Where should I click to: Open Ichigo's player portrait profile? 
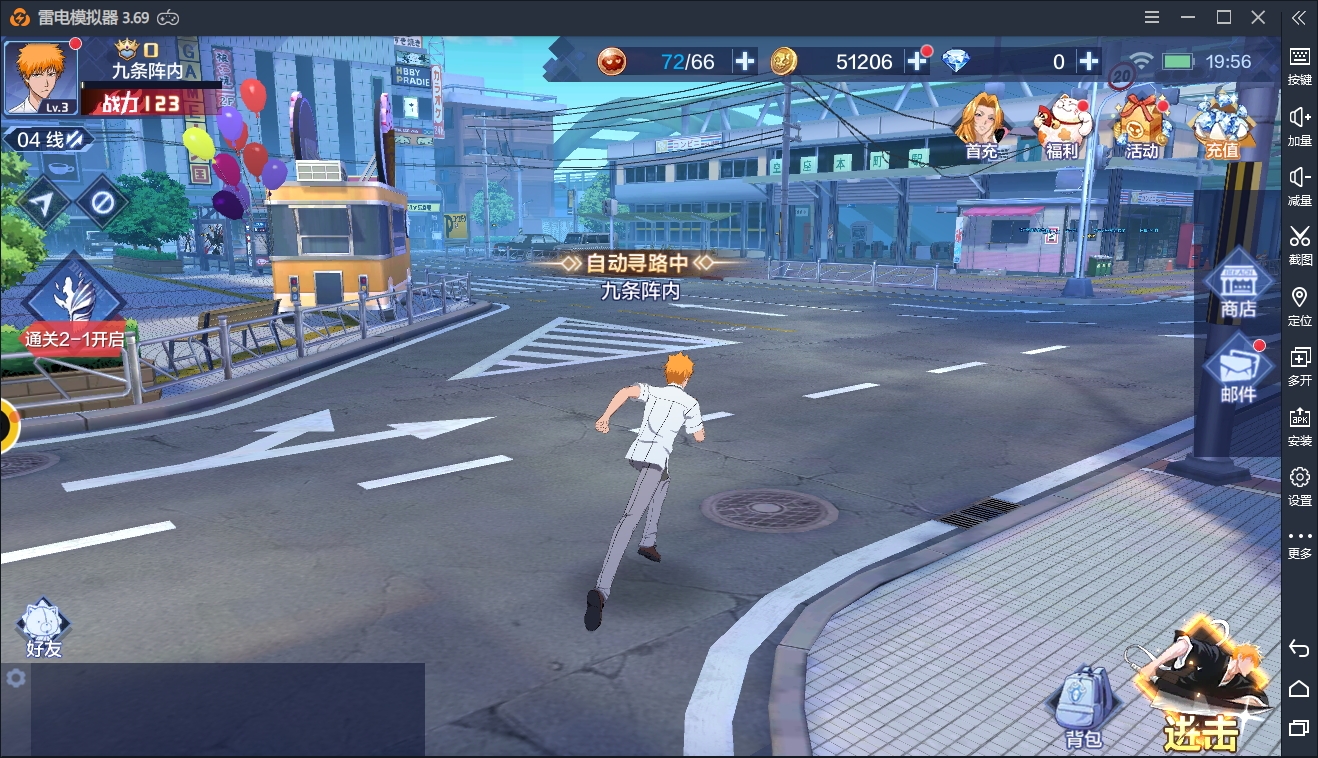[41, 77]
